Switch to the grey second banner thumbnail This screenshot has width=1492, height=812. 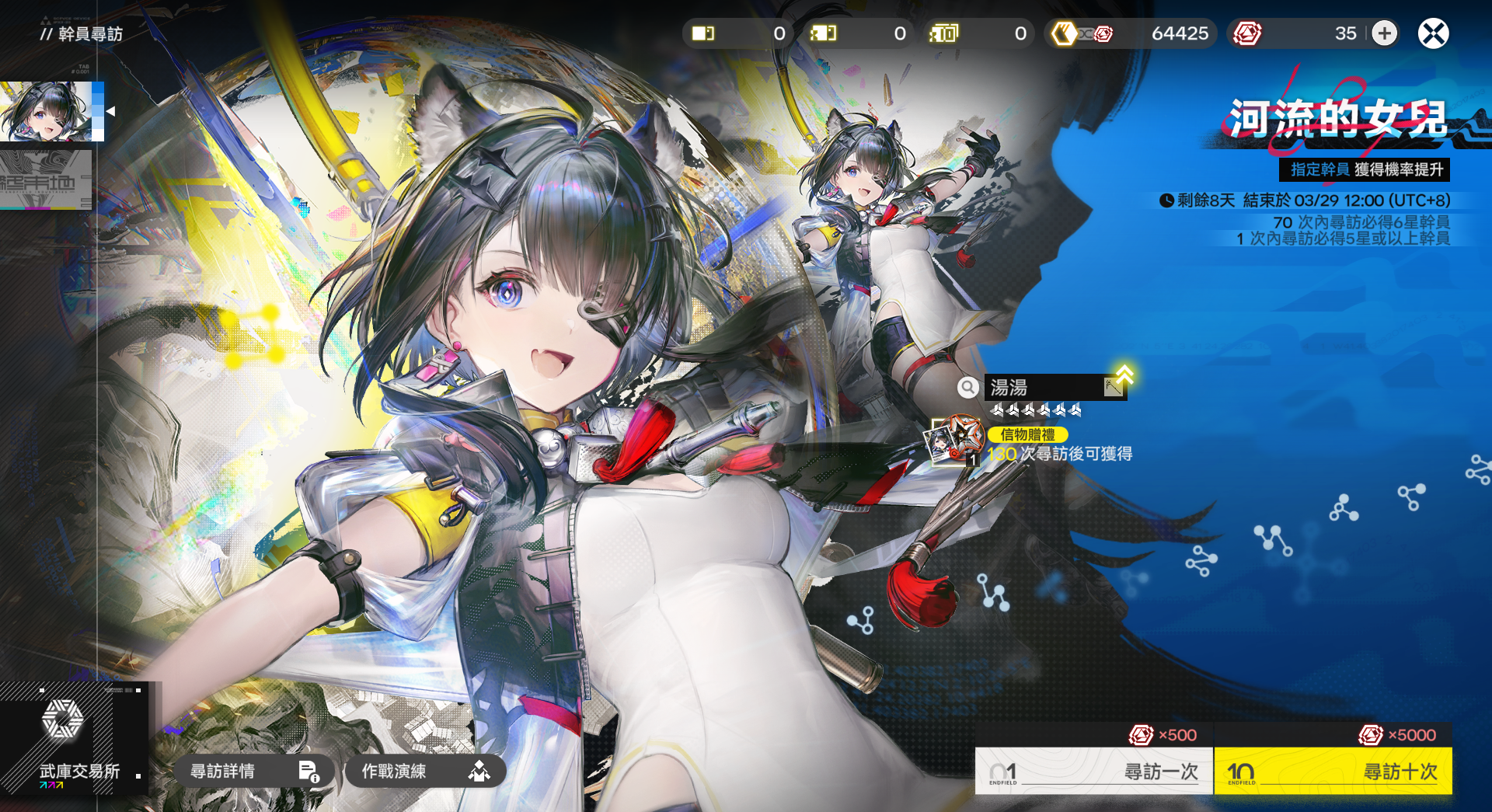pos(45,180)
